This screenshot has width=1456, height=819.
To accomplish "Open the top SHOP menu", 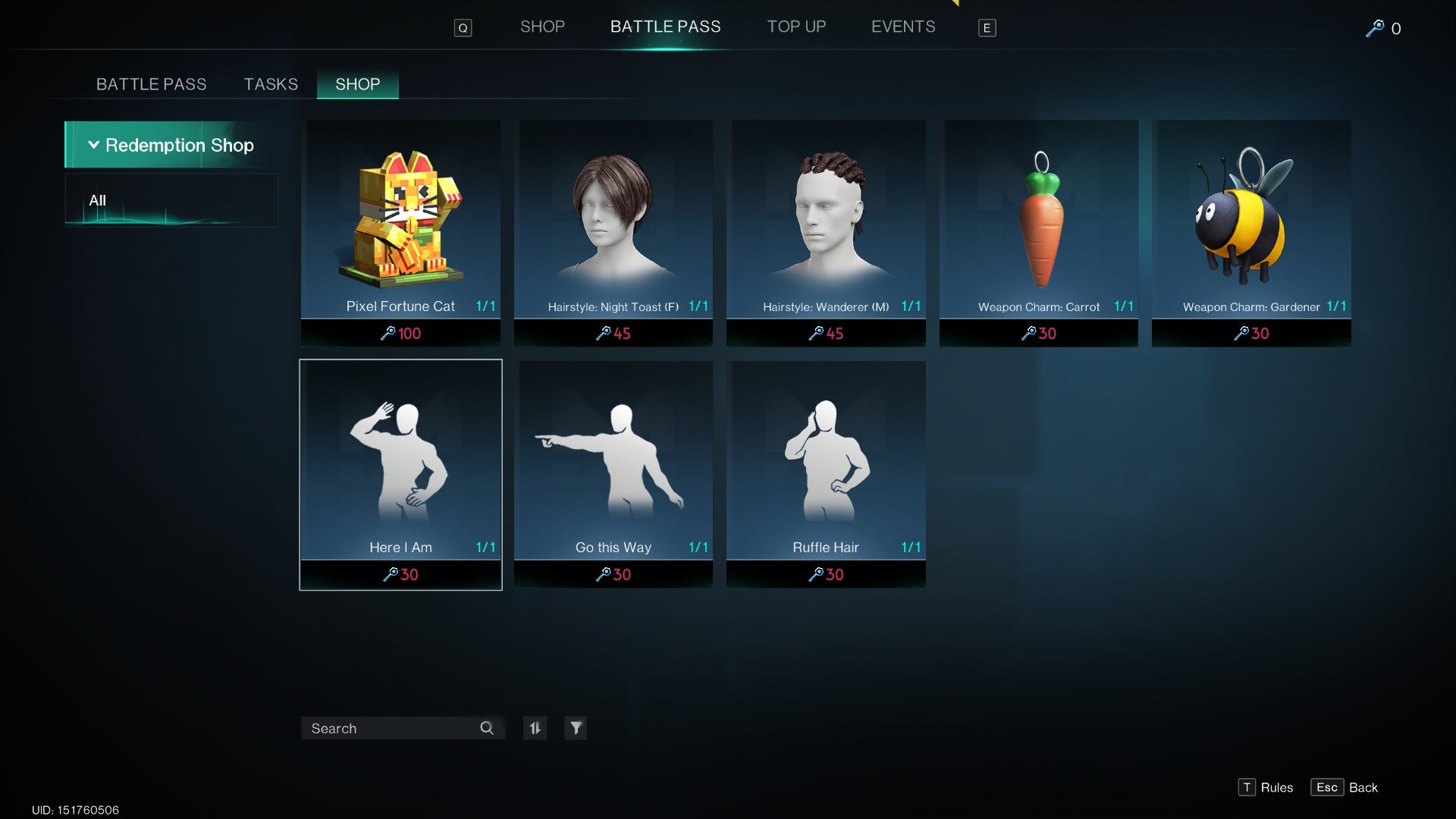I will (x=542, y=27).
